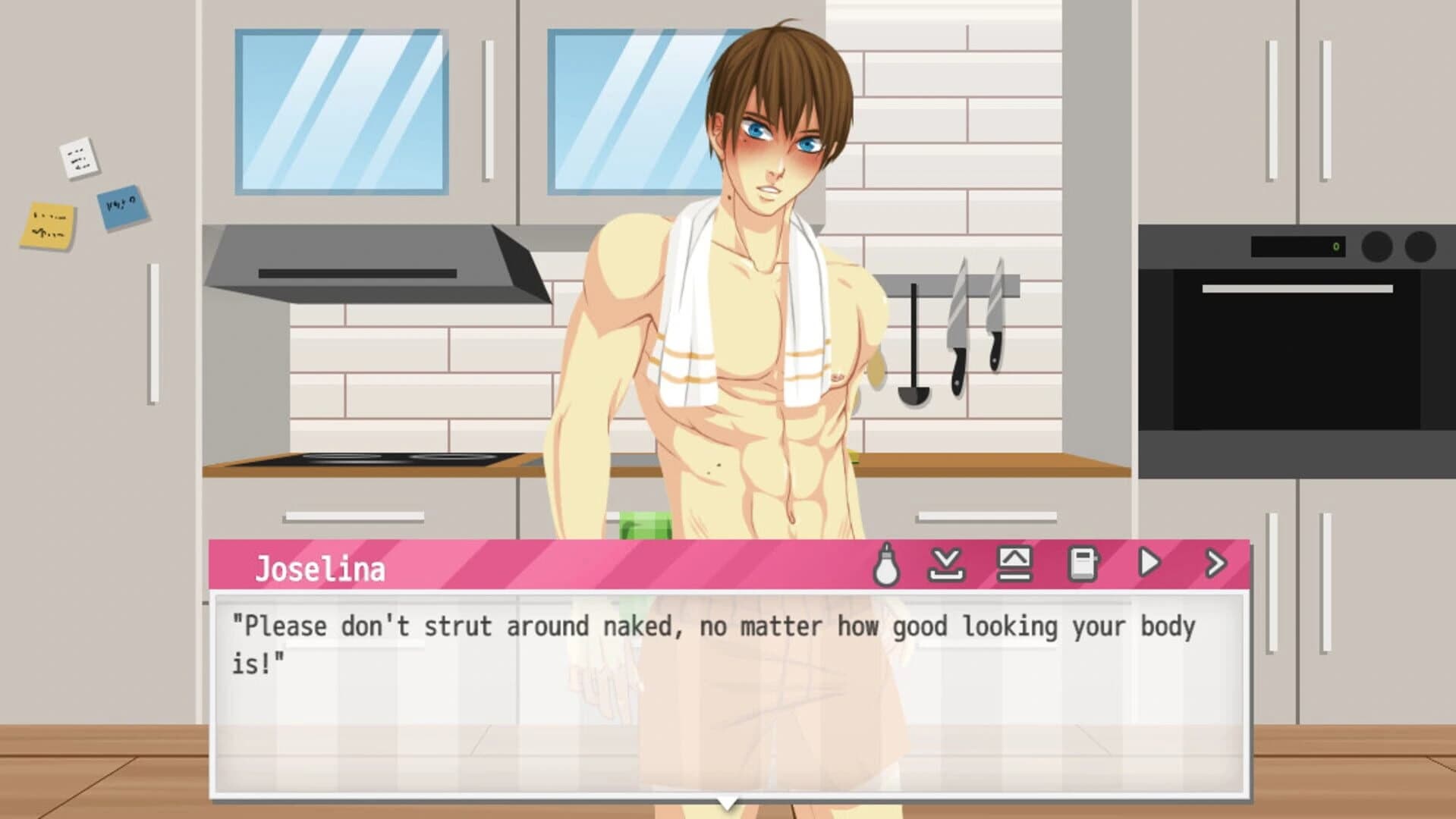Hide the dialogue box using the lightbulb icon
1456x819 pixels.
coord(887,563)
